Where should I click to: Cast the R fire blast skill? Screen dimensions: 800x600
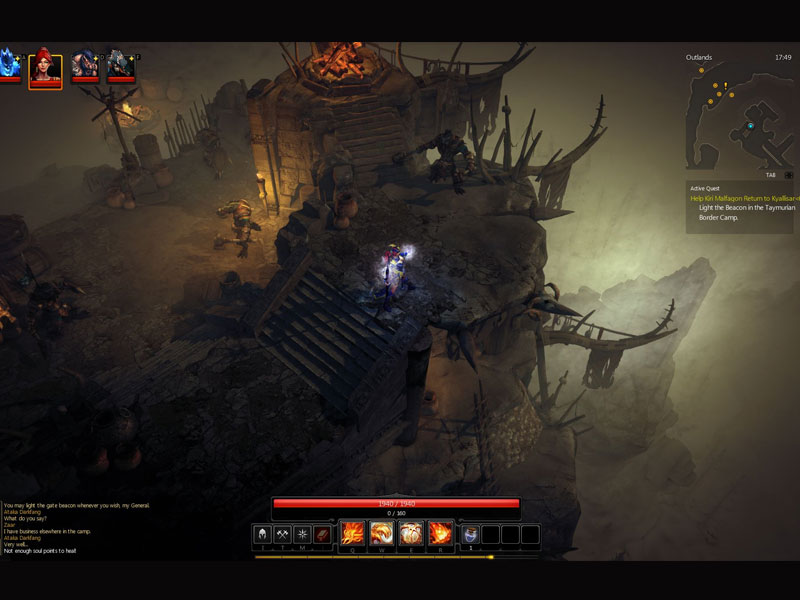pos(440,533)
